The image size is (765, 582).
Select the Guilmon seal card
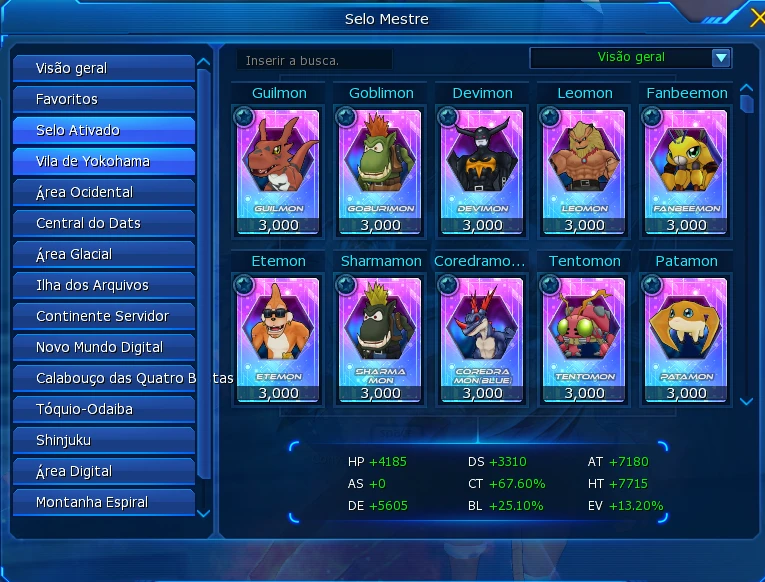(279, 165)
